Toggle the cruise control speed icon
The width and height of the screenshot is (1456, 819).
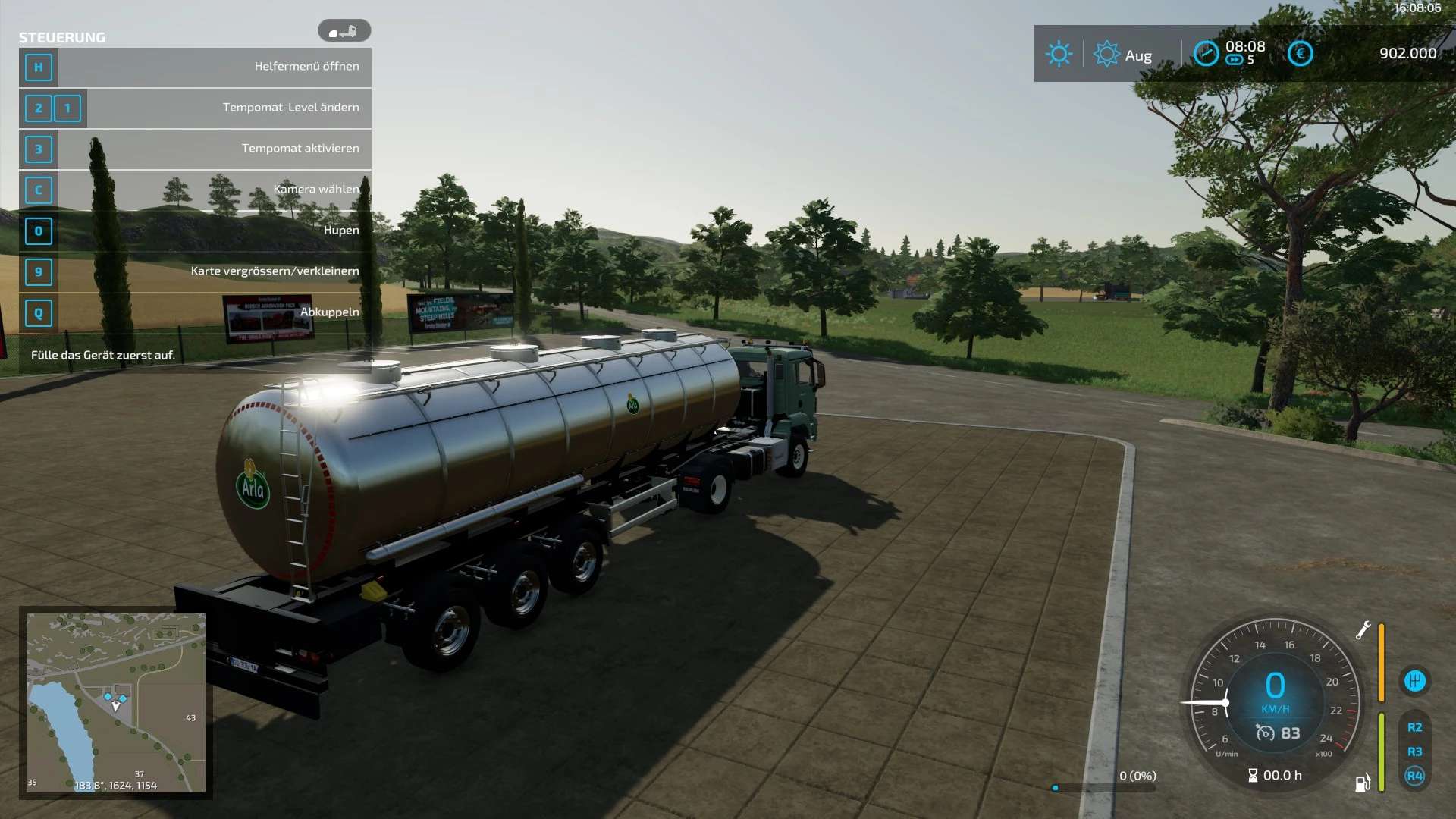(1265, 733)
